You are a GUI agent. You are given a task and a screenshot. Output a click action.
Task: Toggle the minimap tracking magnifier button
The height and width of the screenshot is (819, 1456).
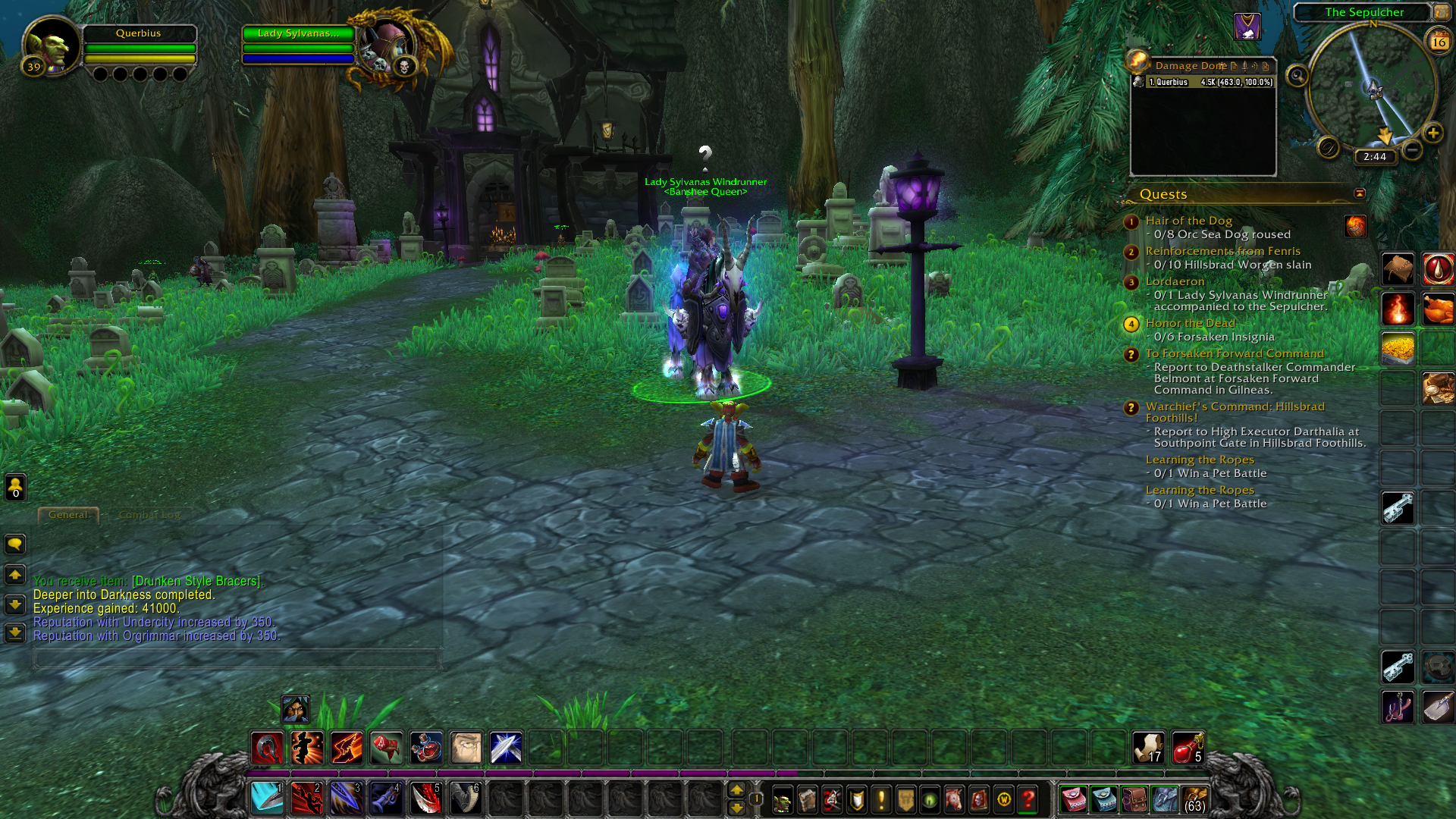(x=1298, y=76)
